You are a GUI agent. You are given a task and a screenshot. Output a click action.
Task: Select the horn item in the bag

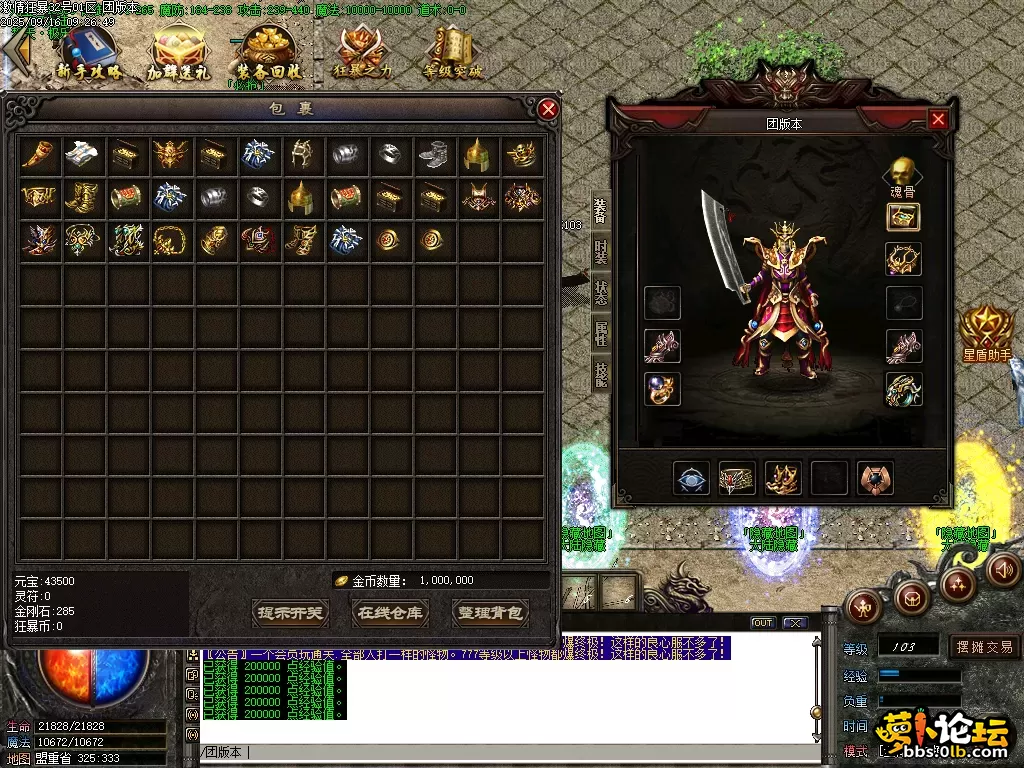coord(38,154)
